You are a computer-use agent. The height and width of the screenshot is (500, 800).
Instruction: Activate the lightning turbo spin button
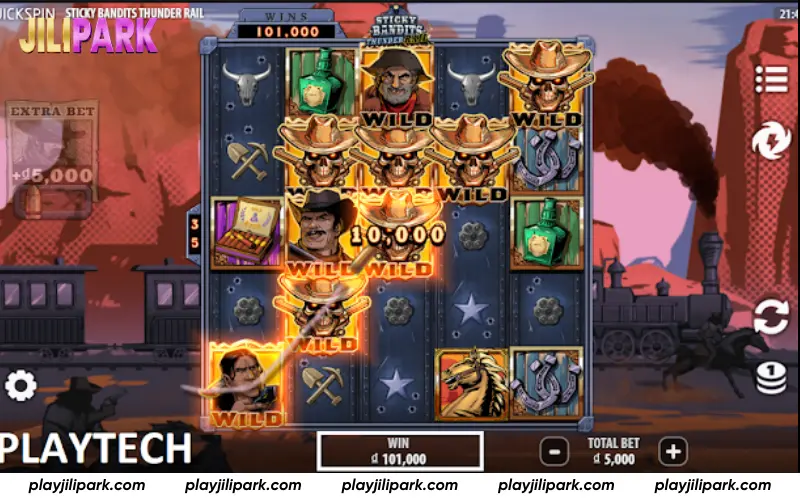(x=771, y=141)
